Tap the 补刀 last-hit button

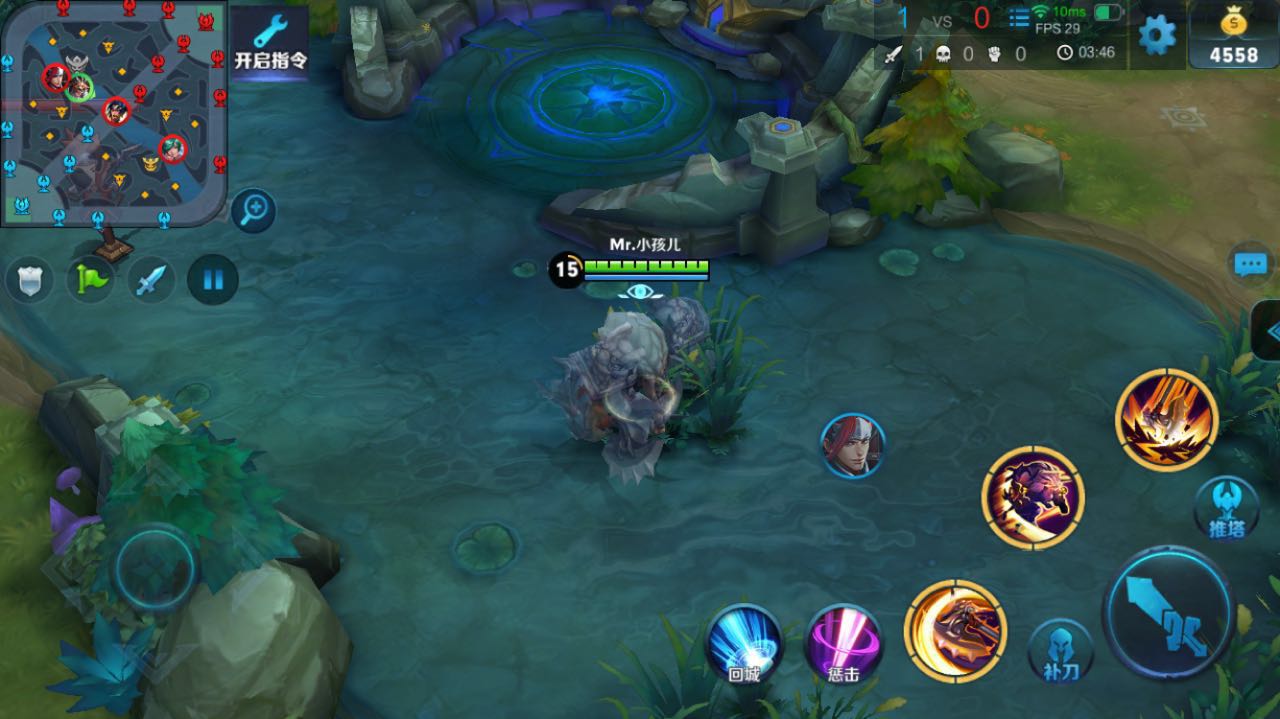click(1060, 650)
